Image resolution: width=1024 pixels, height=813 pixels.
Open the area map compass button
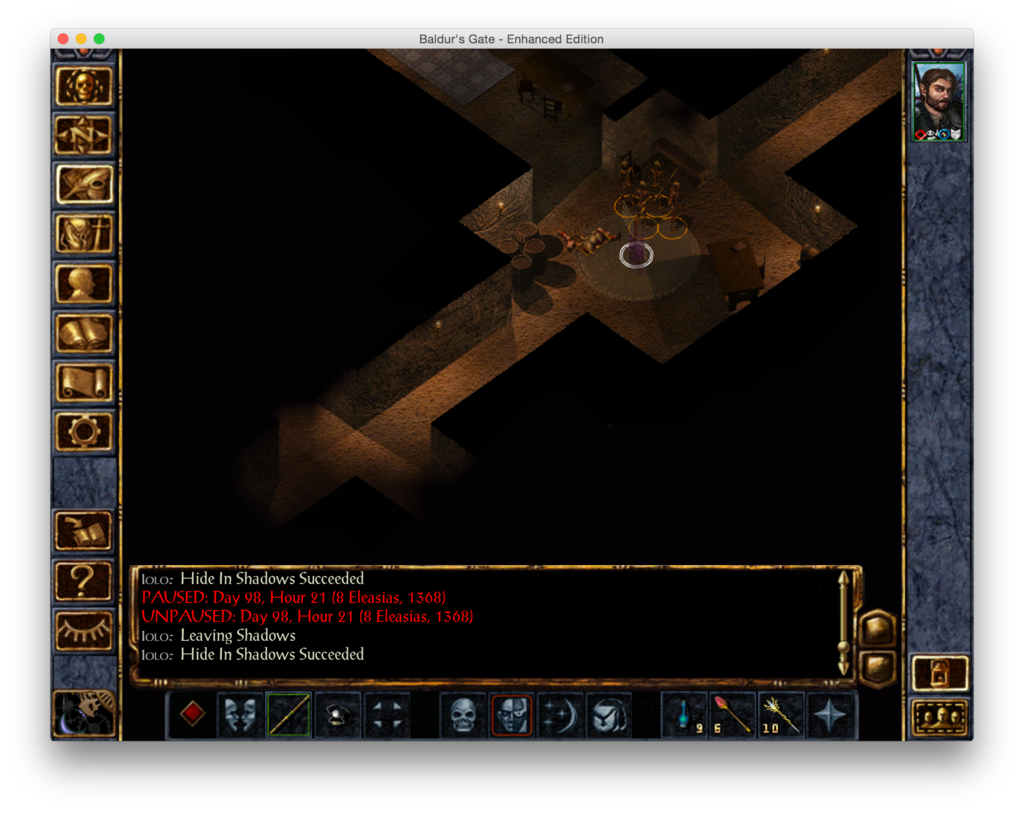[84, 136]
